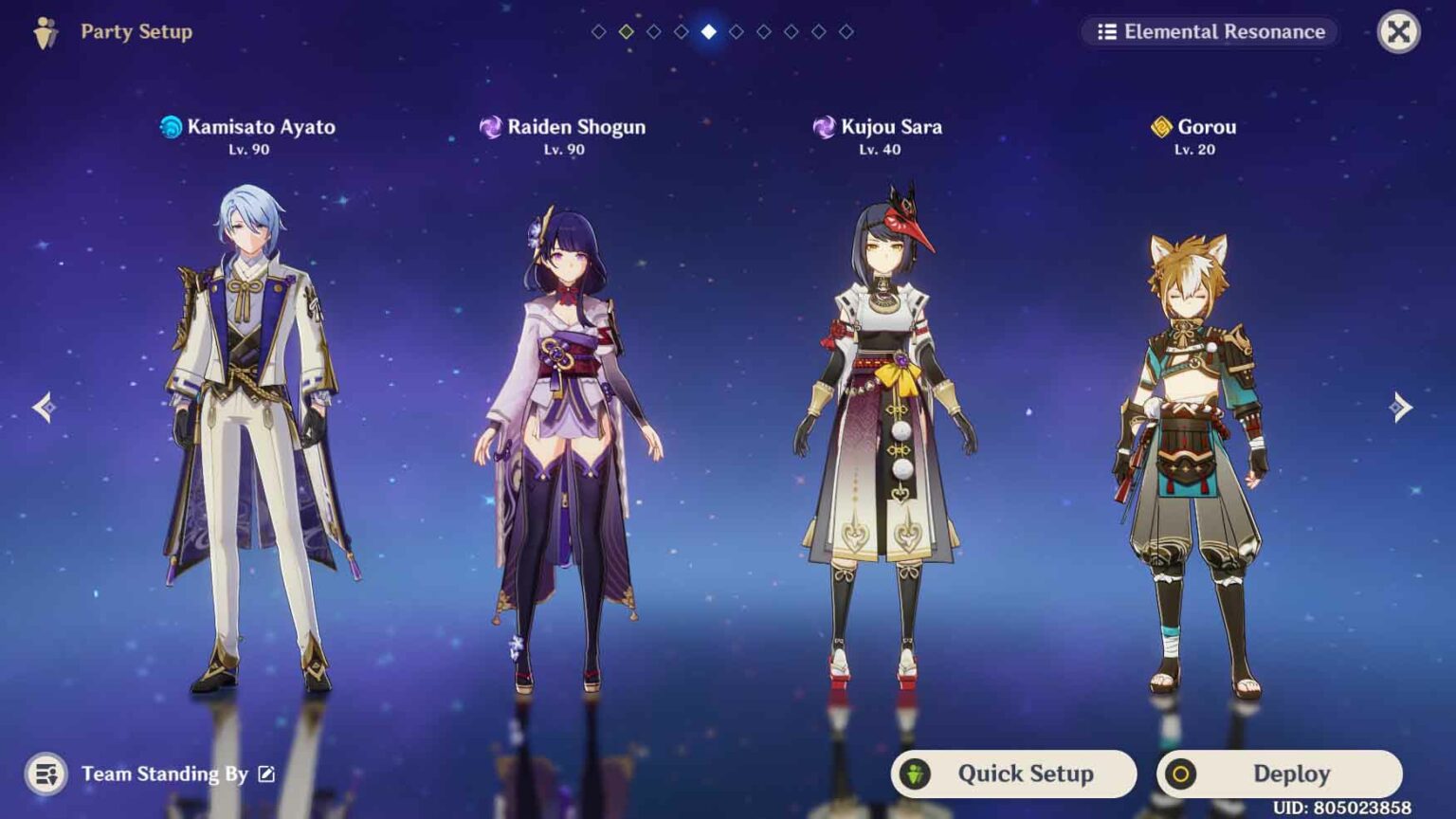This screenshot has width=1456, height=819.
Task: Edit the Team Standing By name
Action: point(266,774)
